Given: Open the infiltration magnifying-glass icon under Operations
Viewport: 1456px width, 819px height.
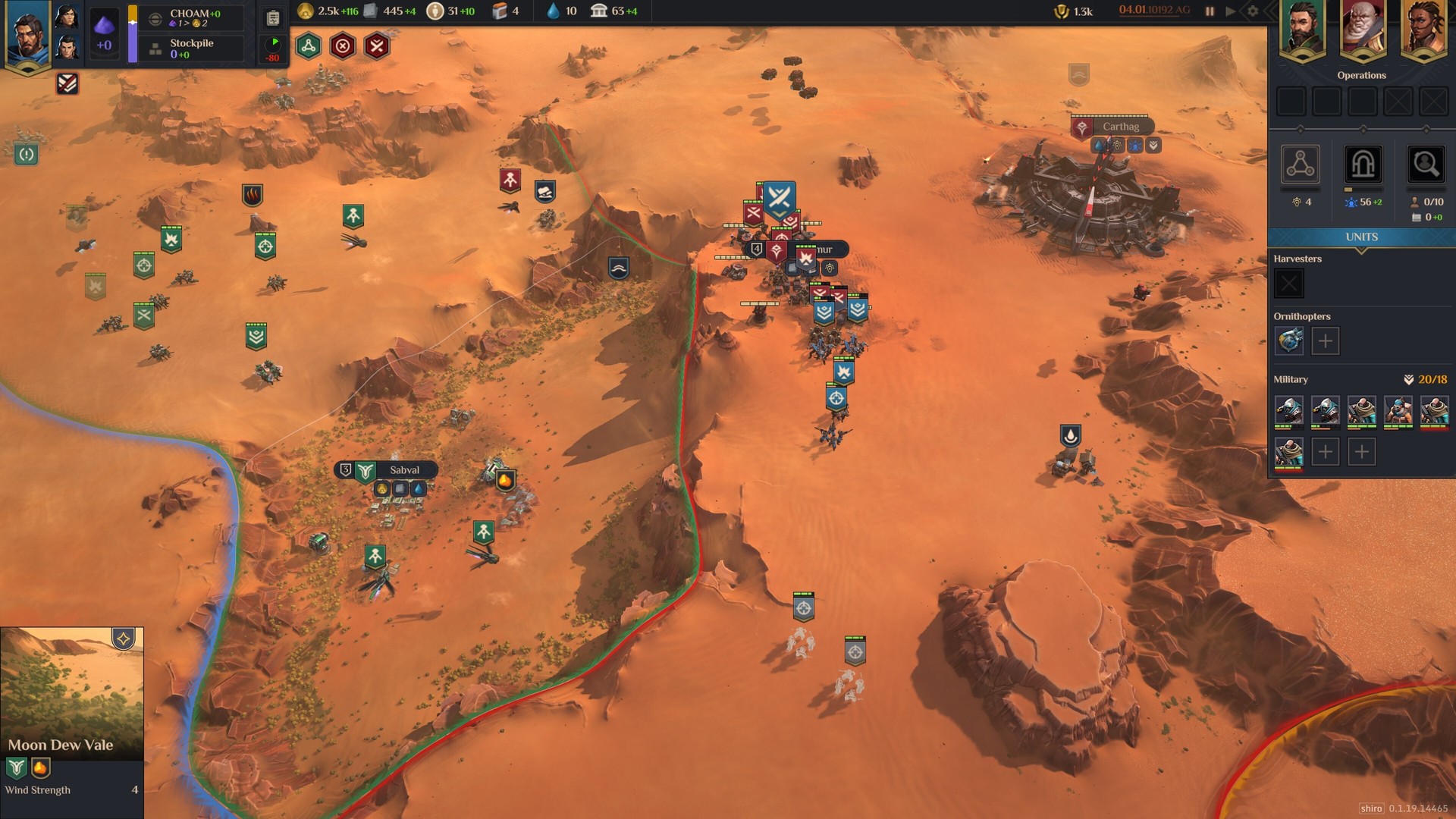Looking at the screenshot, I should tap(1425, 165).
